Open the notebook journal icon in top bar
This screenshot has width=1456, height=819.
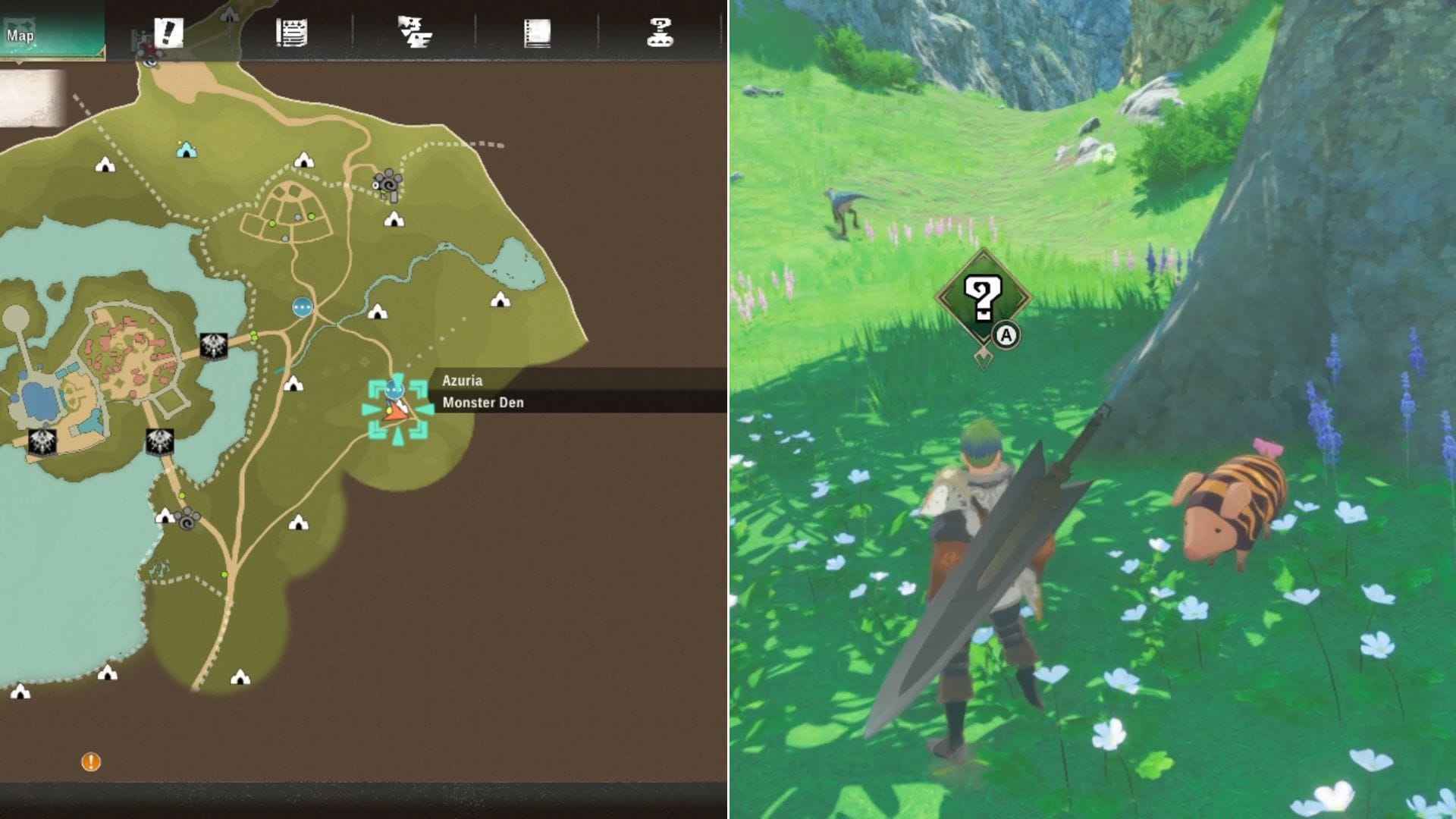click(538, 32)
